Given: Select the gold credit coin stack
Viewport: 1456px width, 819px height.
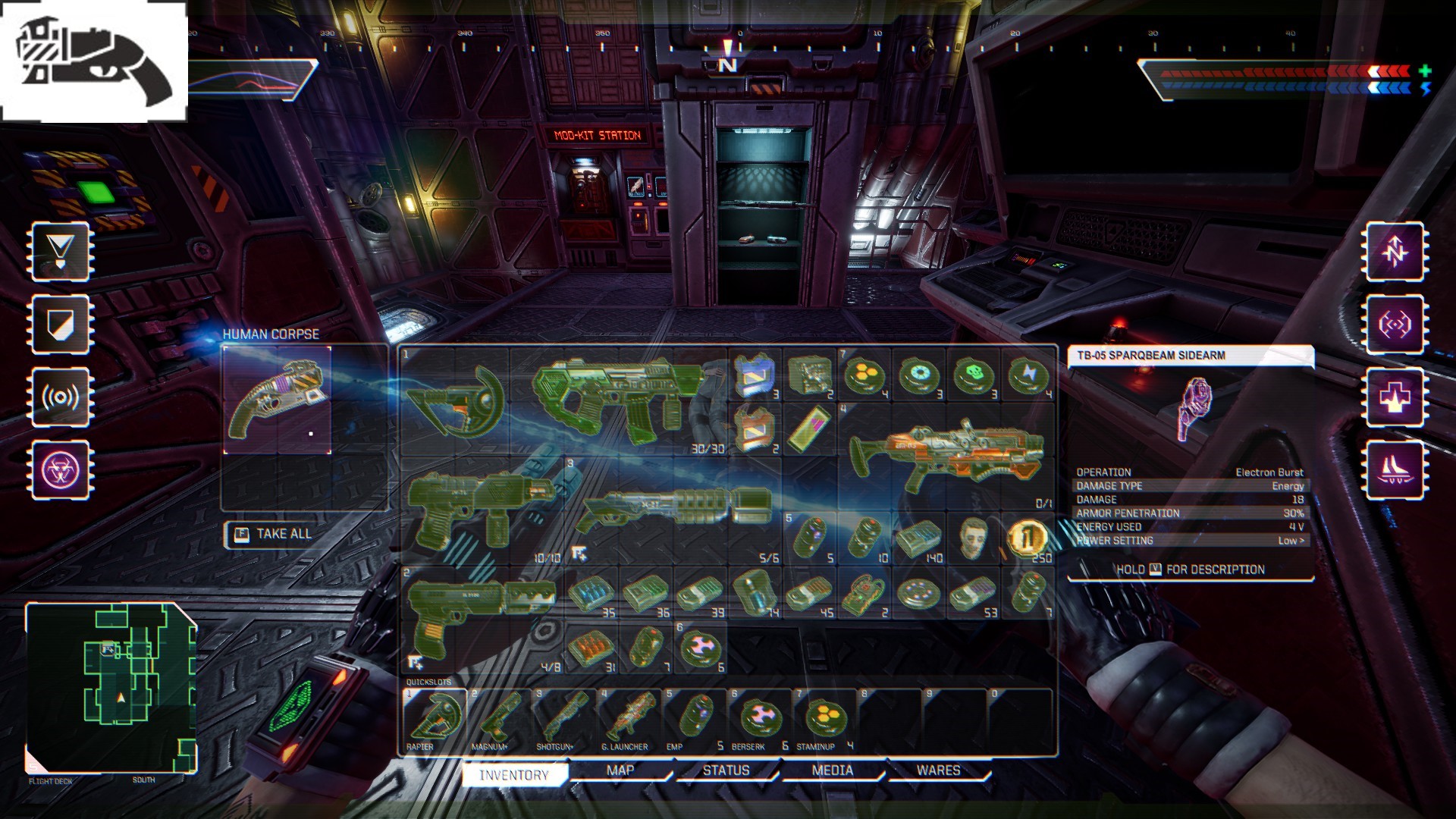Looking at the screenshot, I should pos(1028,538).
